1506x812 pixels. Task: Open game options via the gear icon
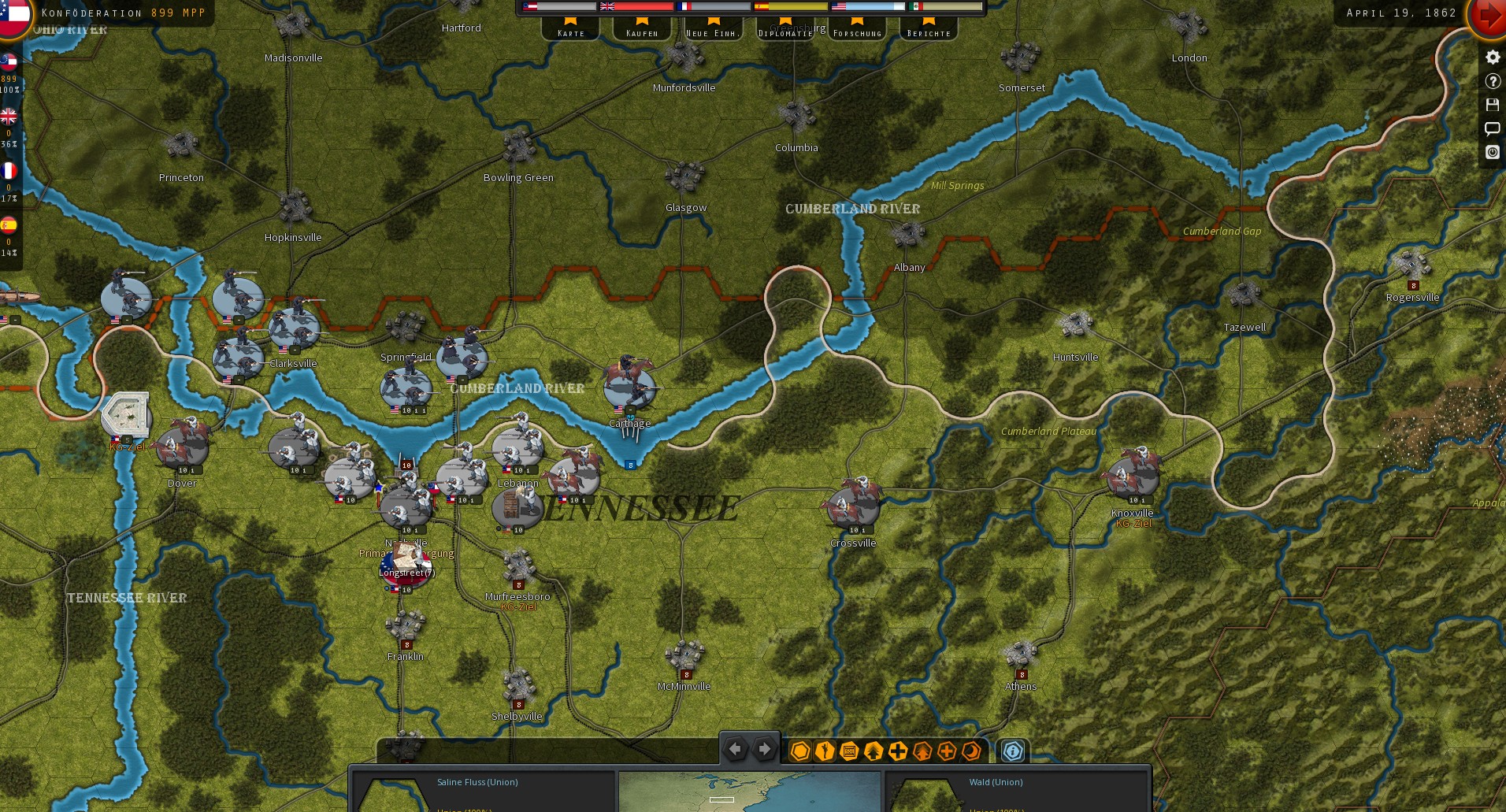pos(1492,57)
